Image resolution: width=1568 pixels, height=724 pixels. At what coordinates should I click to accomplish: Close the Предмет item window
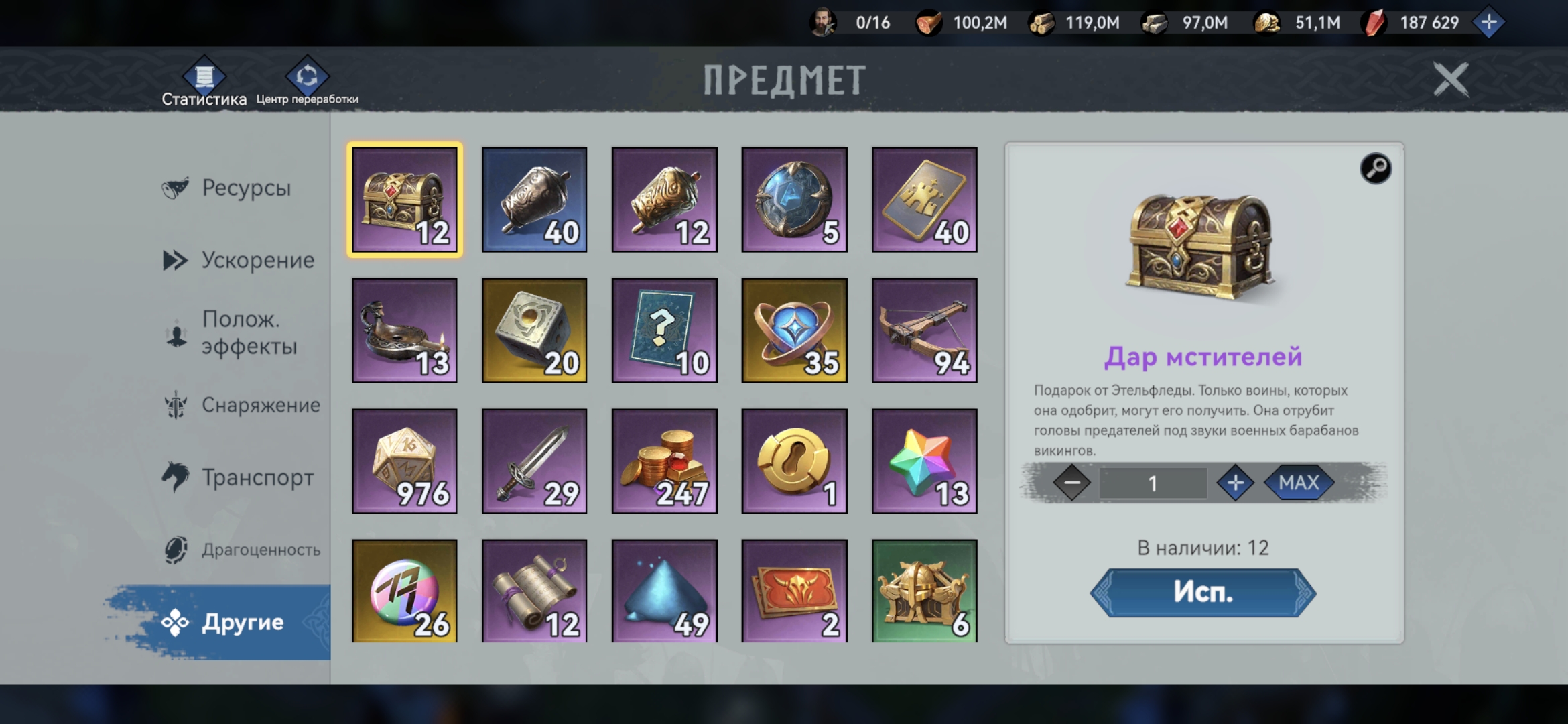1450,80
